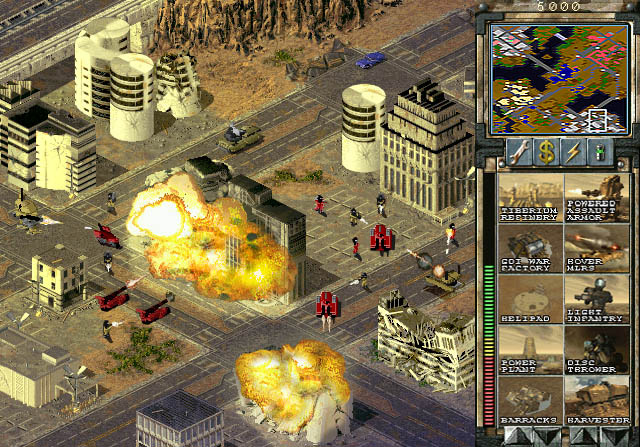This screenshot has width=640, height=447.
Task: Construct the GDI War Factory
Action: point(530,248)
